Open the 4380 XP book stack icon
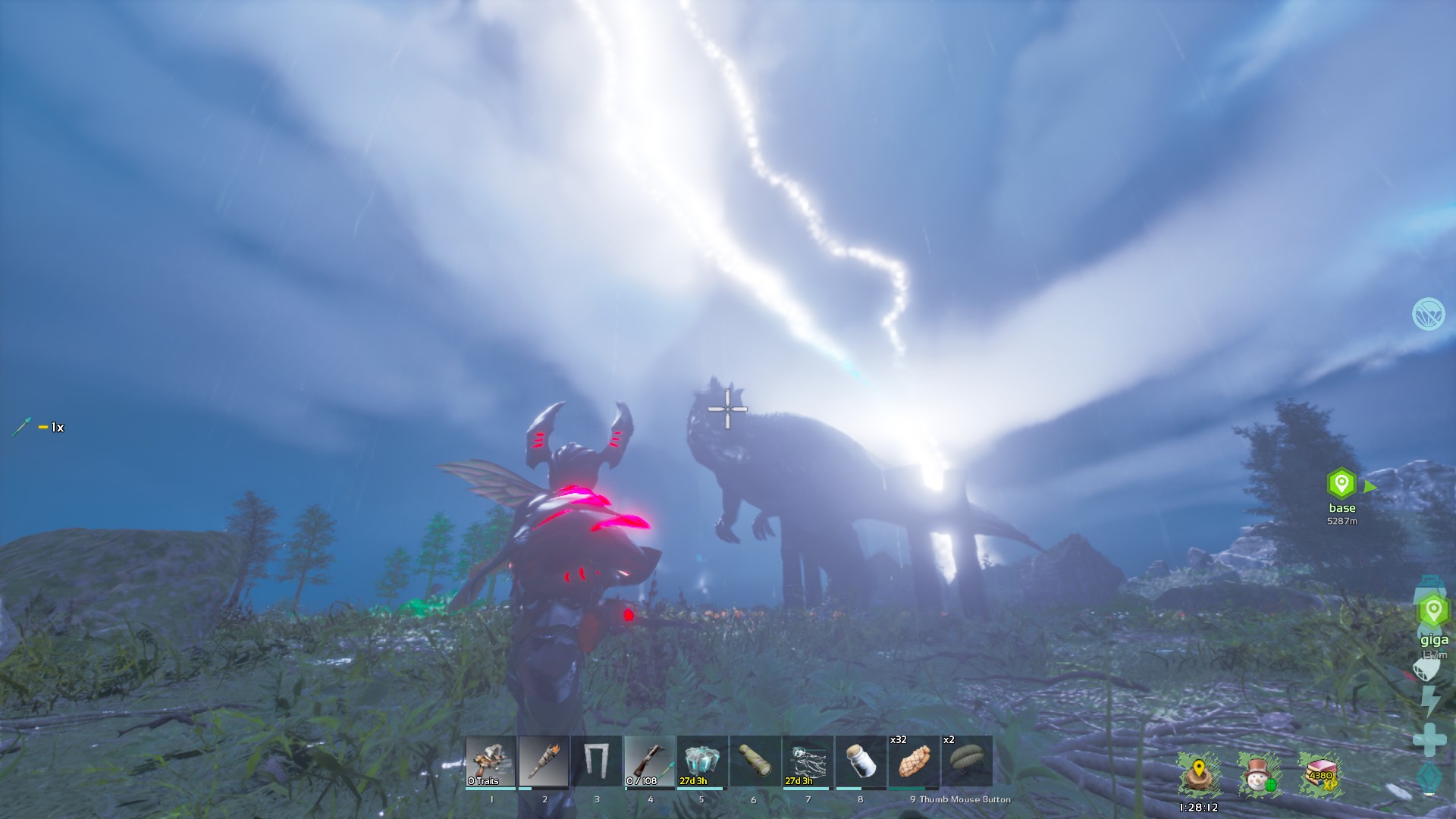The width and height of the screenshot is (1456, 819). tap(1320, 775)
